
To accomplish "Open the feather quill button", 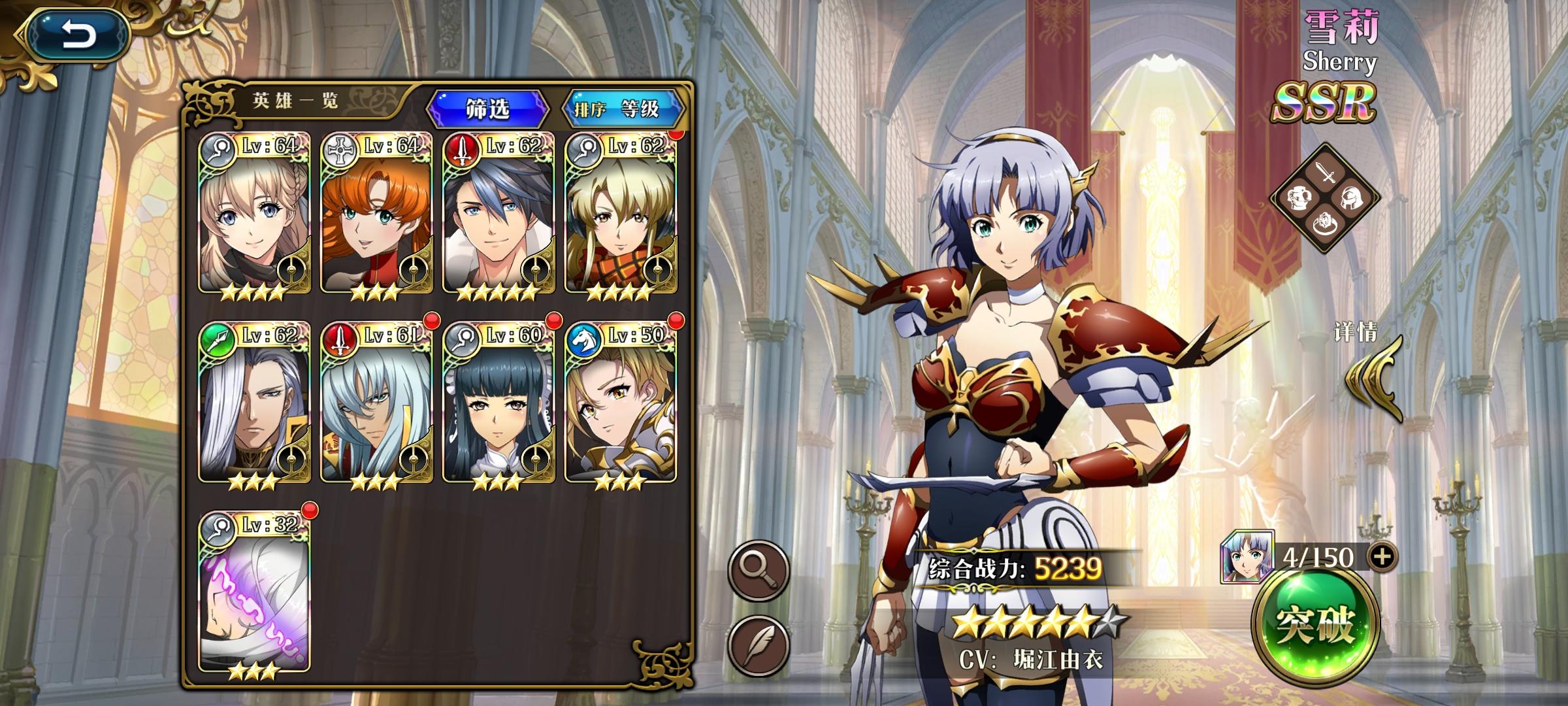I will click(x=759, y=645).
